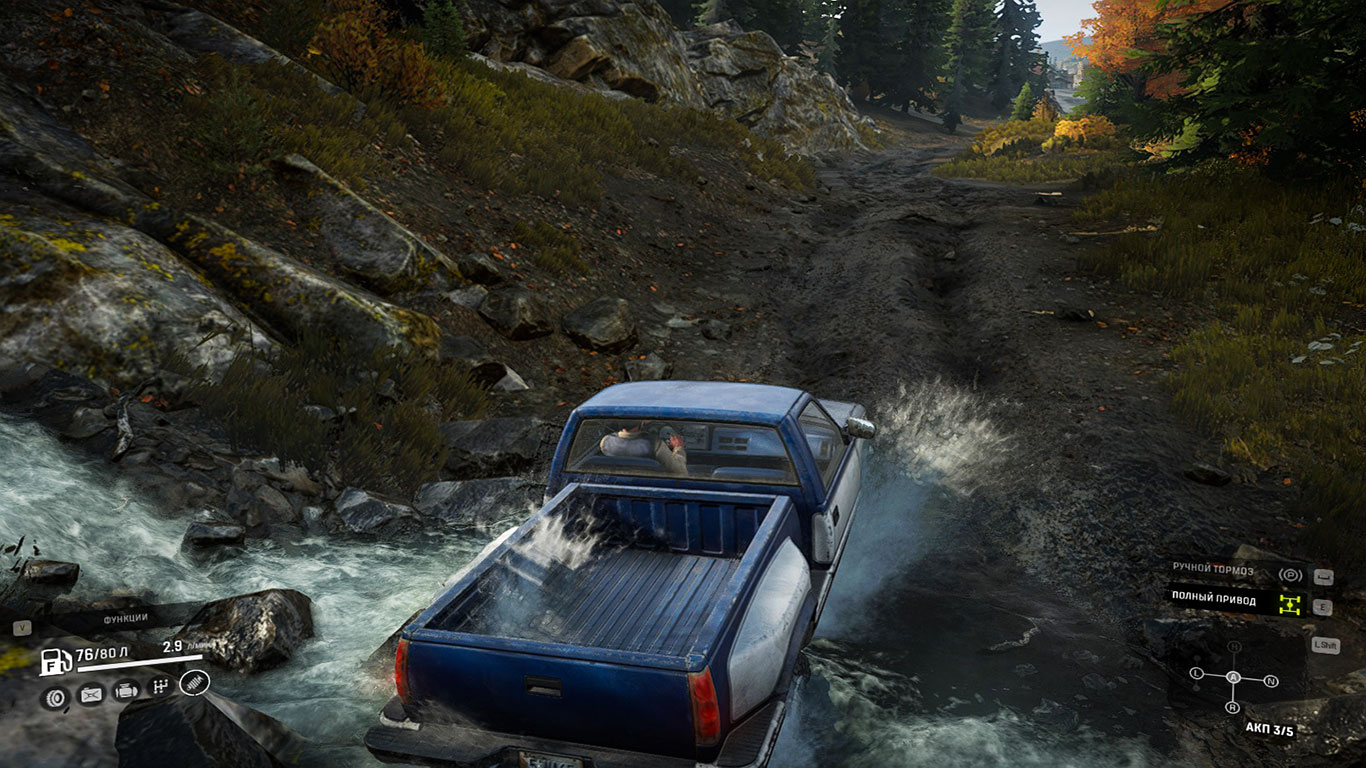The height and width of the screenshot is (768, 1366).
Task: Select the gearbox status icon
Action: click(x=159, y=687)
